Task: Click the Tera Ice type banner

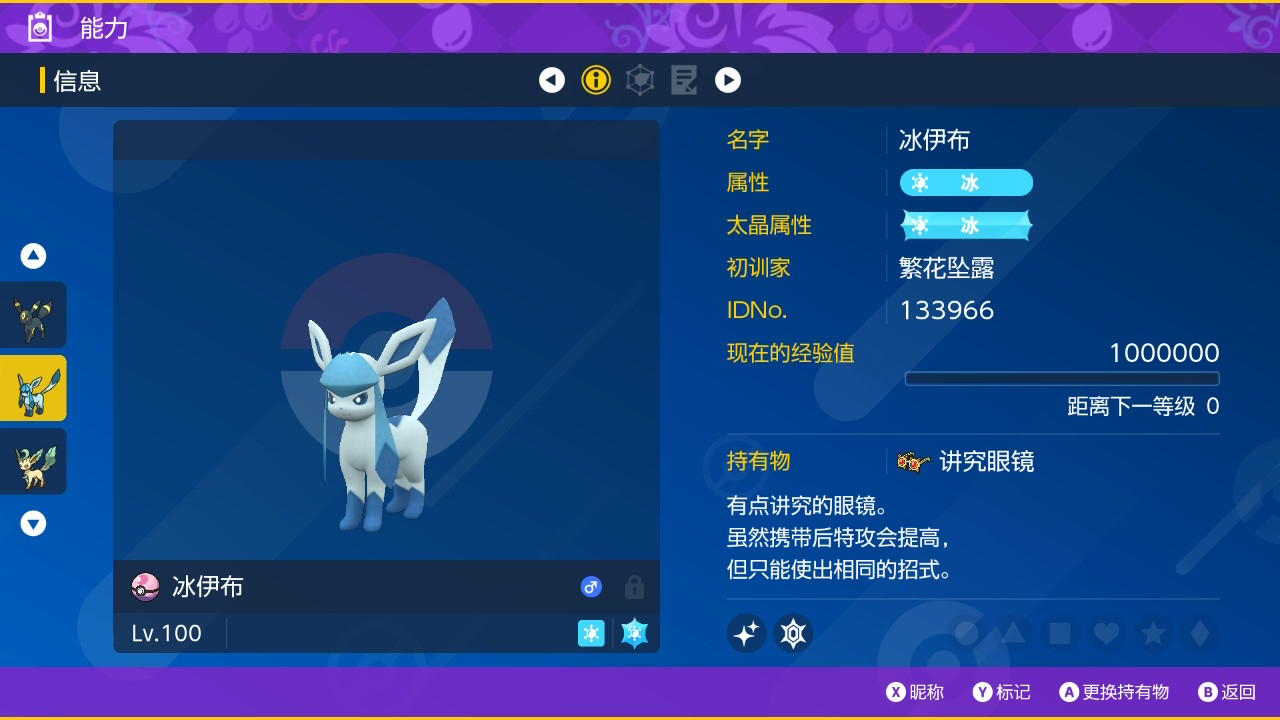Action: point(966,225)
